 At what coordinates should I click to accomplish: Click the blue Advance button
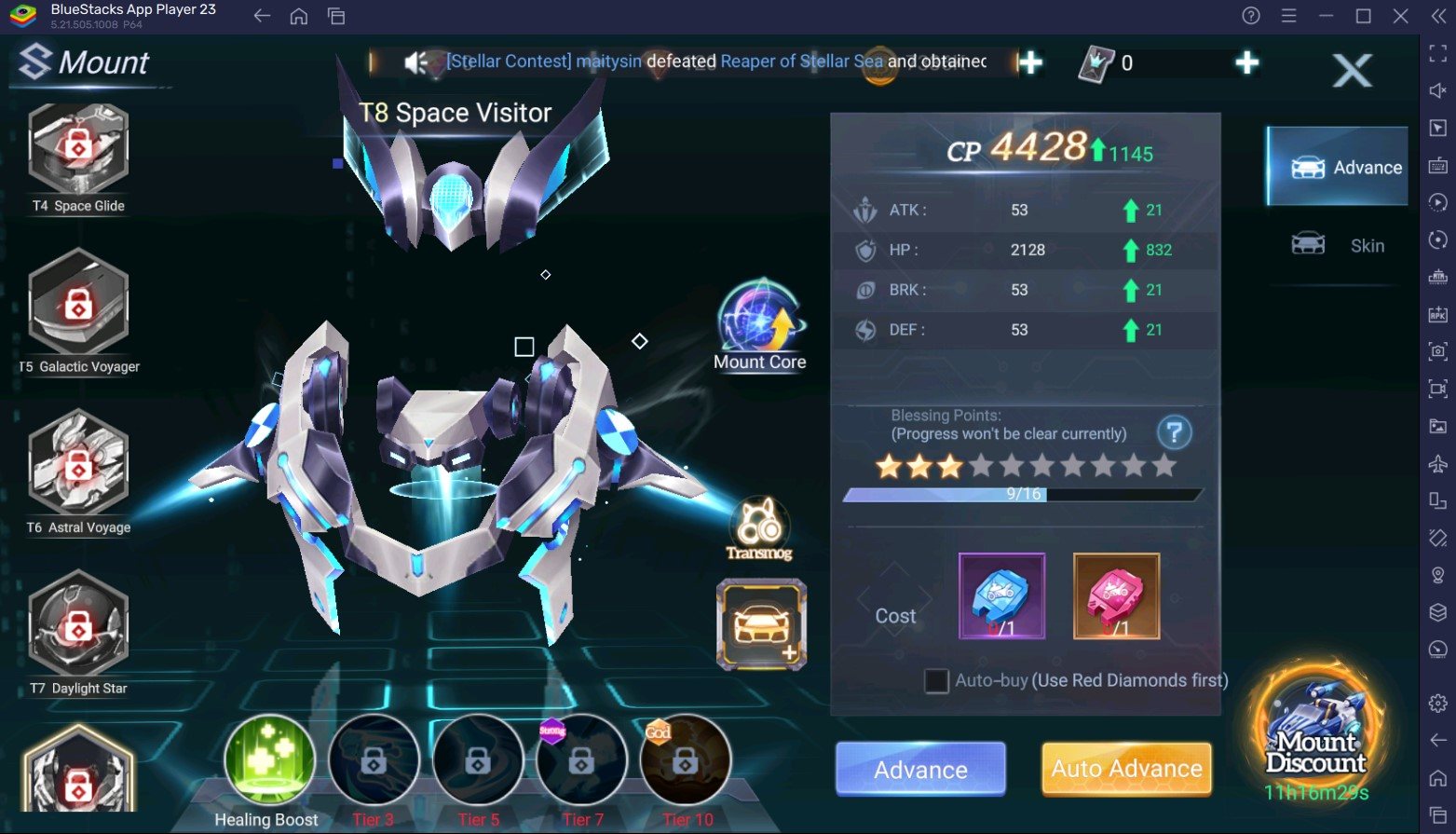(x=920, y=769)
